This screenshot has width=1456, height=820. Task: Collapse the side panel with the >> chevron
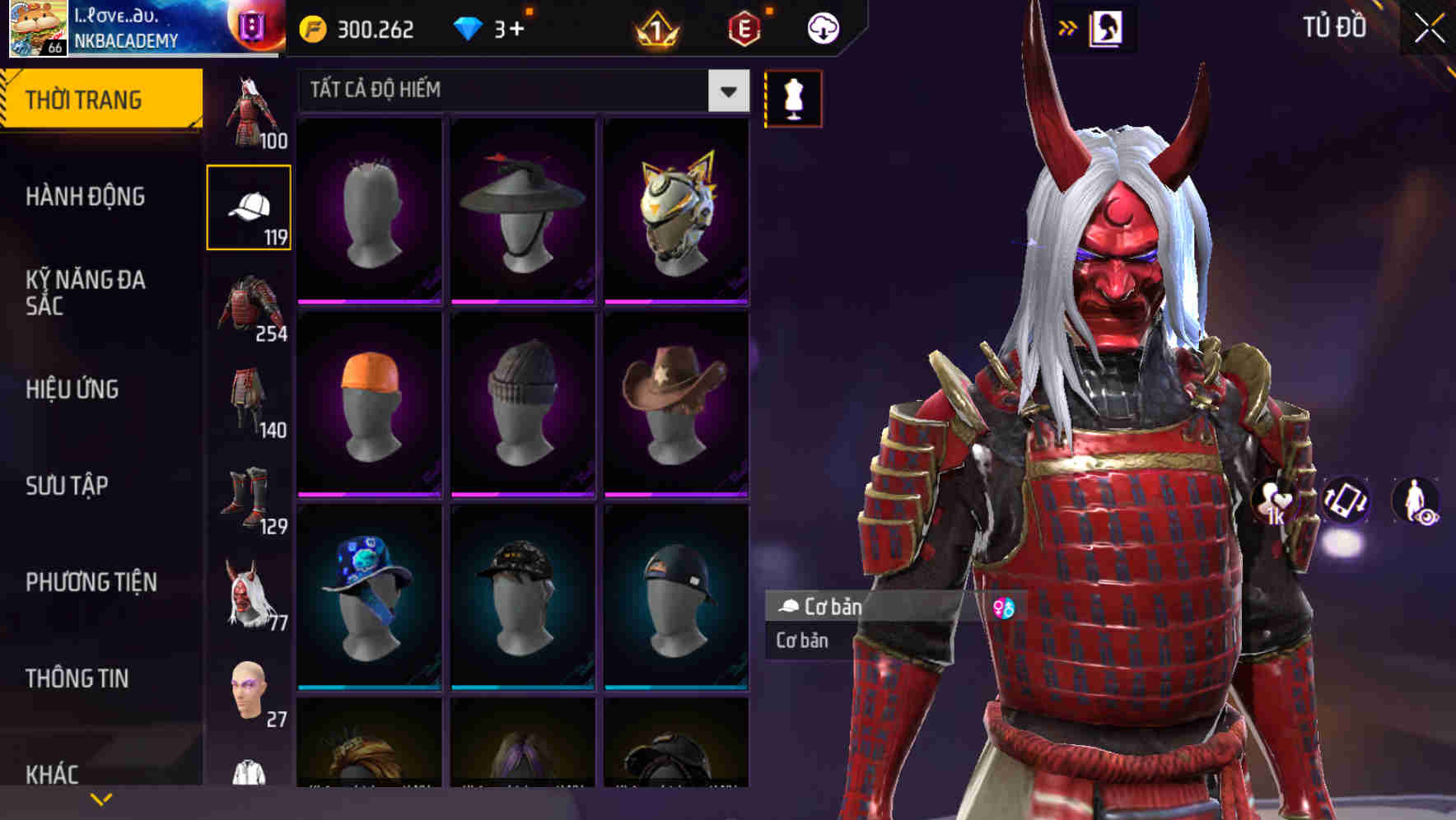click(1067, 27)
